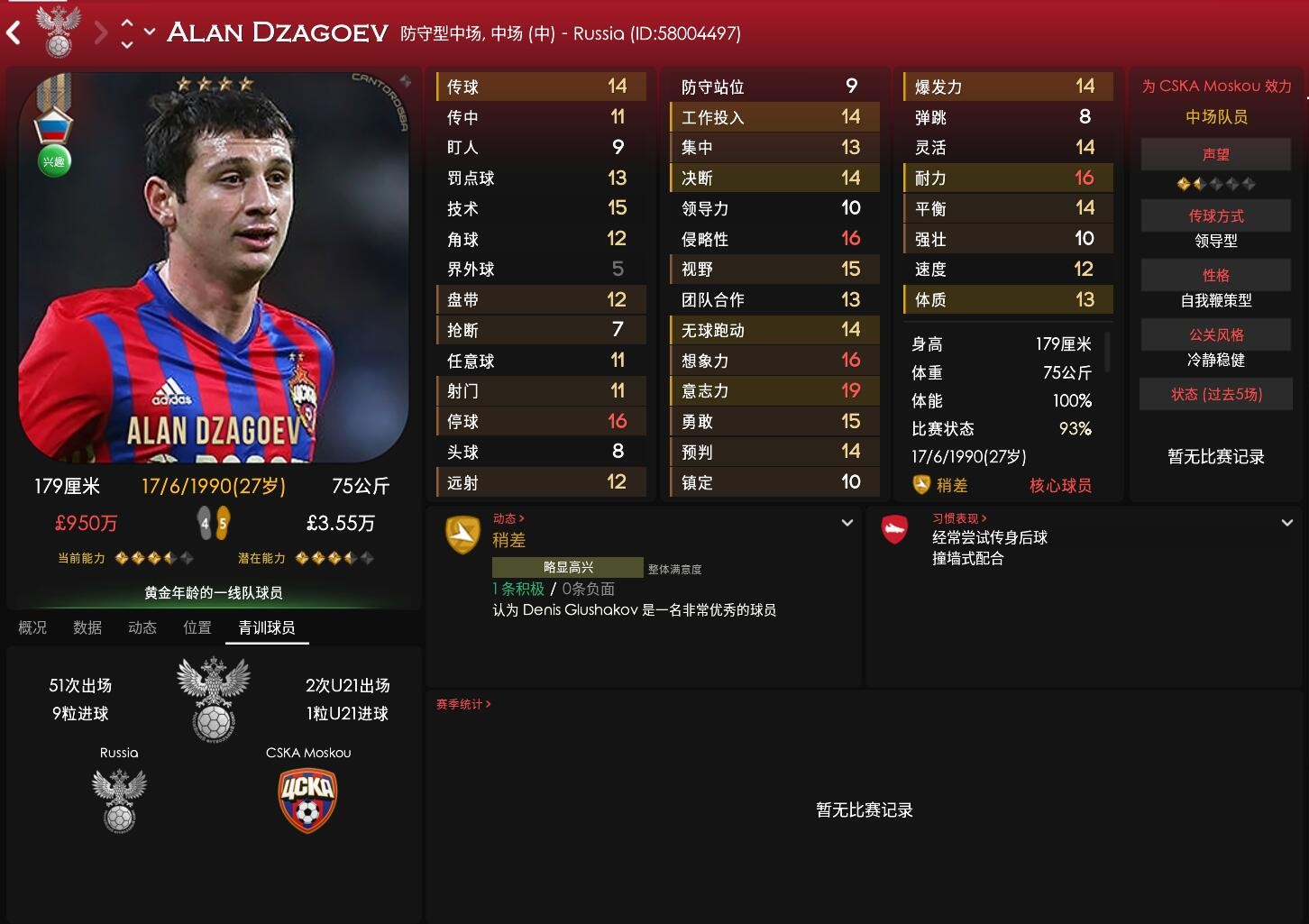Click the CSKA Moskou club logo

(307, 800)
